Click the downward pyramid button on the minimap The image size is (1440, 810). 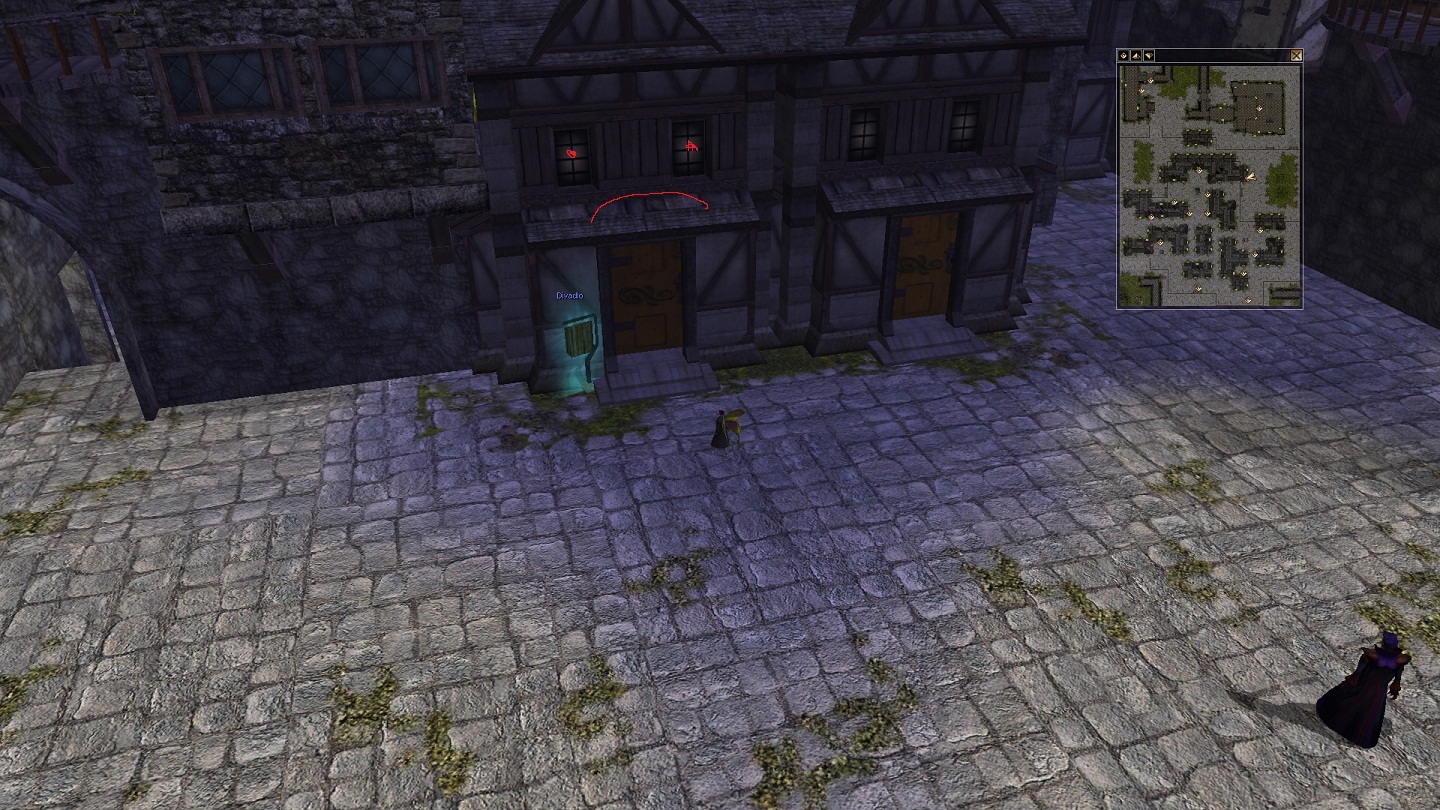point(1149,56)
